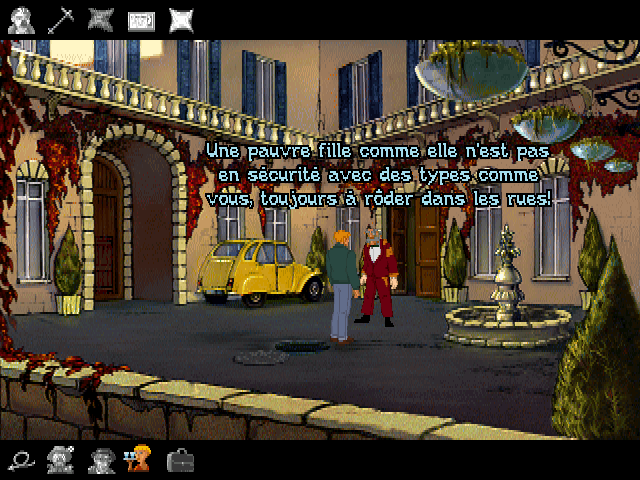The height and width of the screenshot is (480, 640).
Task: Ask about the briefcase topic
Action: pyautogui.click(x=181, y=460)
